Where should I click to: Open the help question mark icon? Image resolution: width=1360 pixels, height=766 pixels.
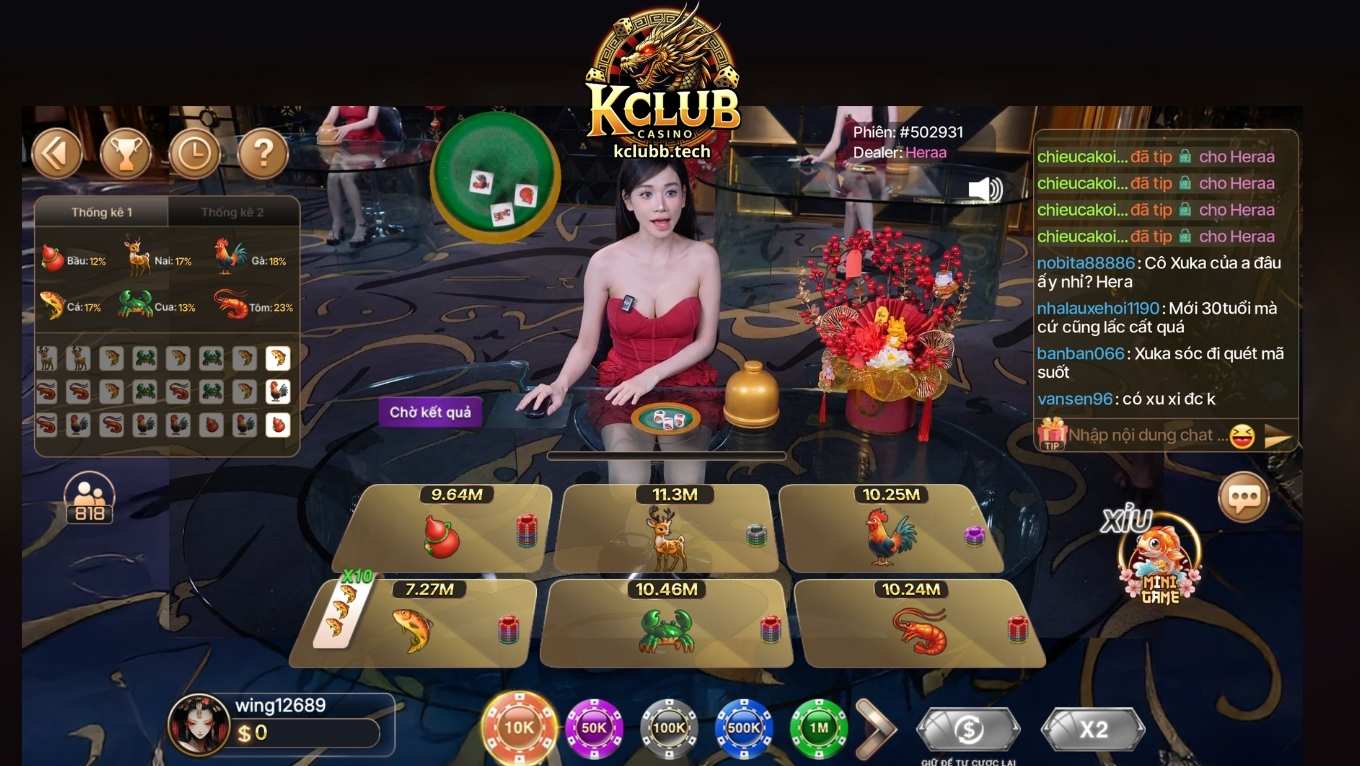pos(264,153)
